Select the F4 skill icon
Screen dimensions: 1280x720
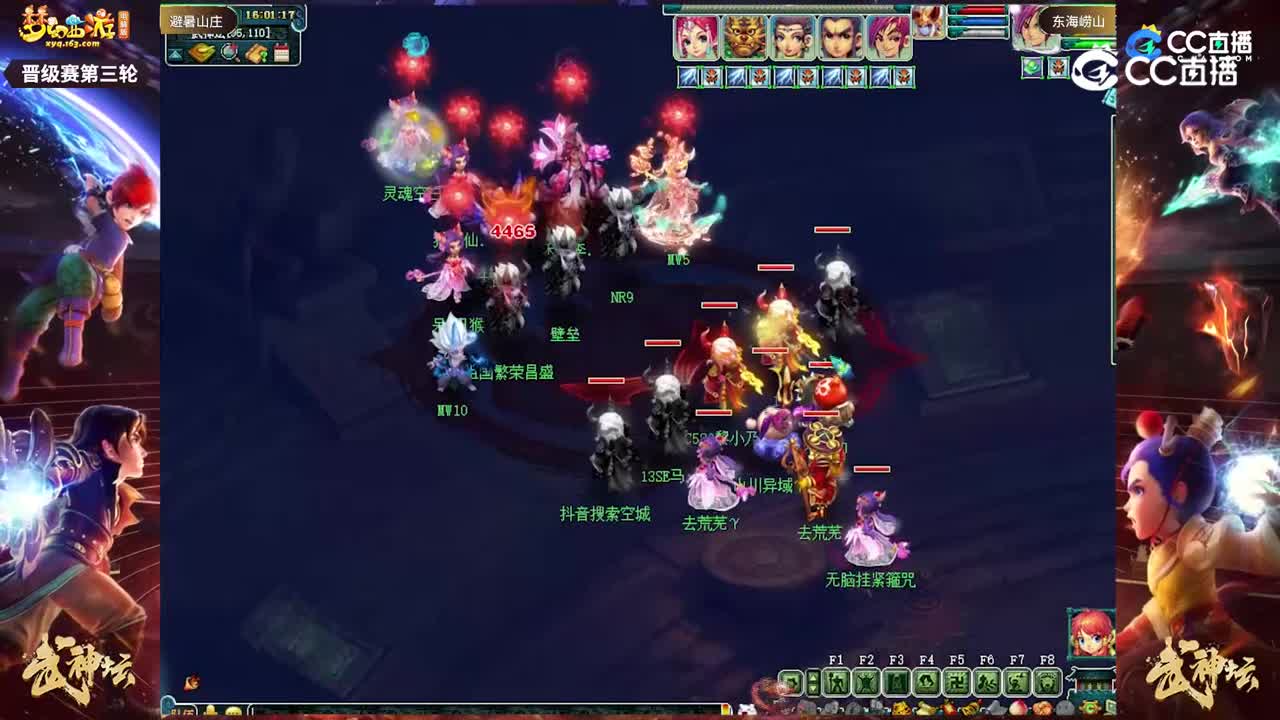tap(926, 682)
